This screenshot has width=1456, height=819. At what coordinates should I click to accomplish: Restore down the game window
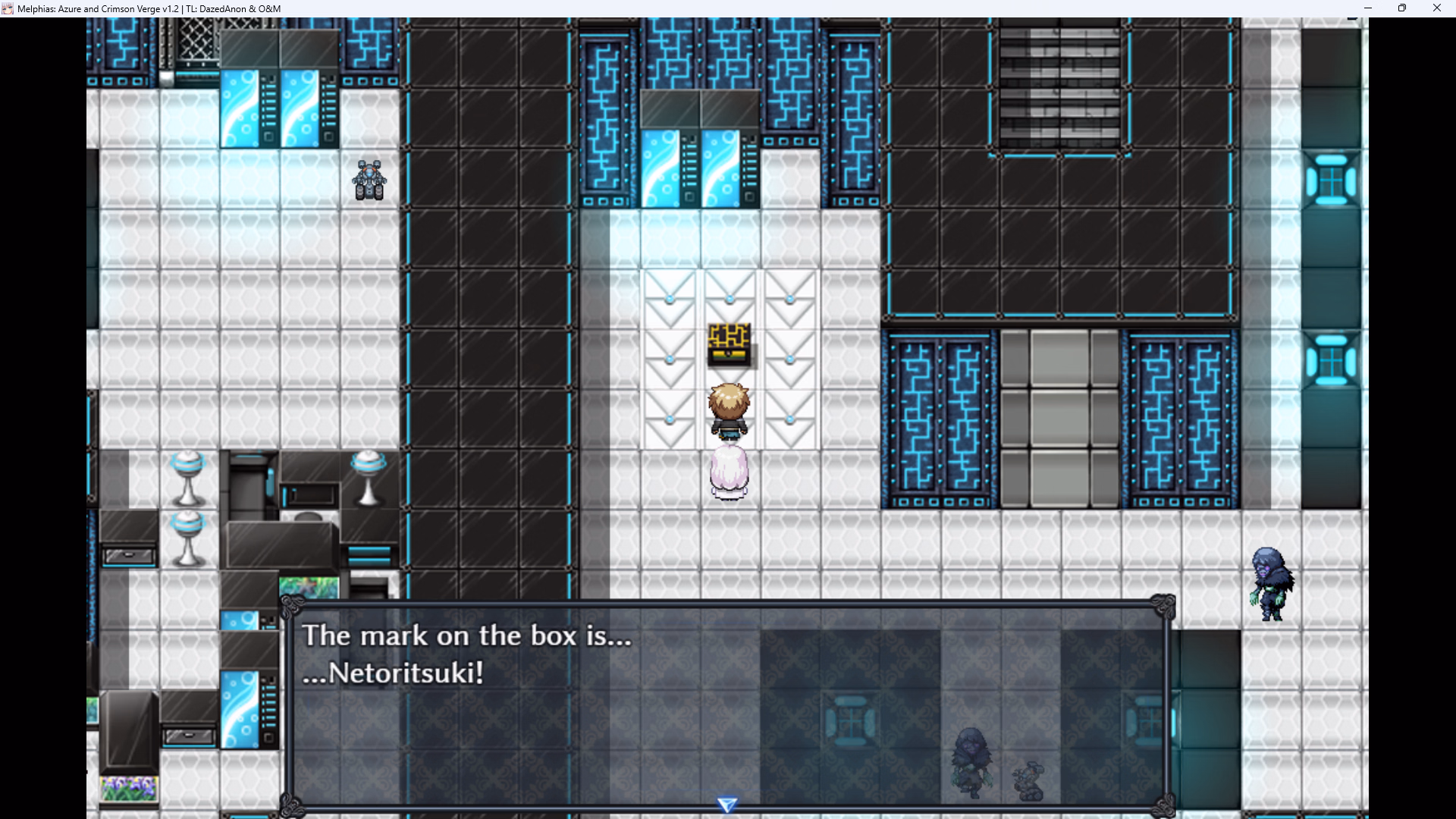click(1402, 8)
